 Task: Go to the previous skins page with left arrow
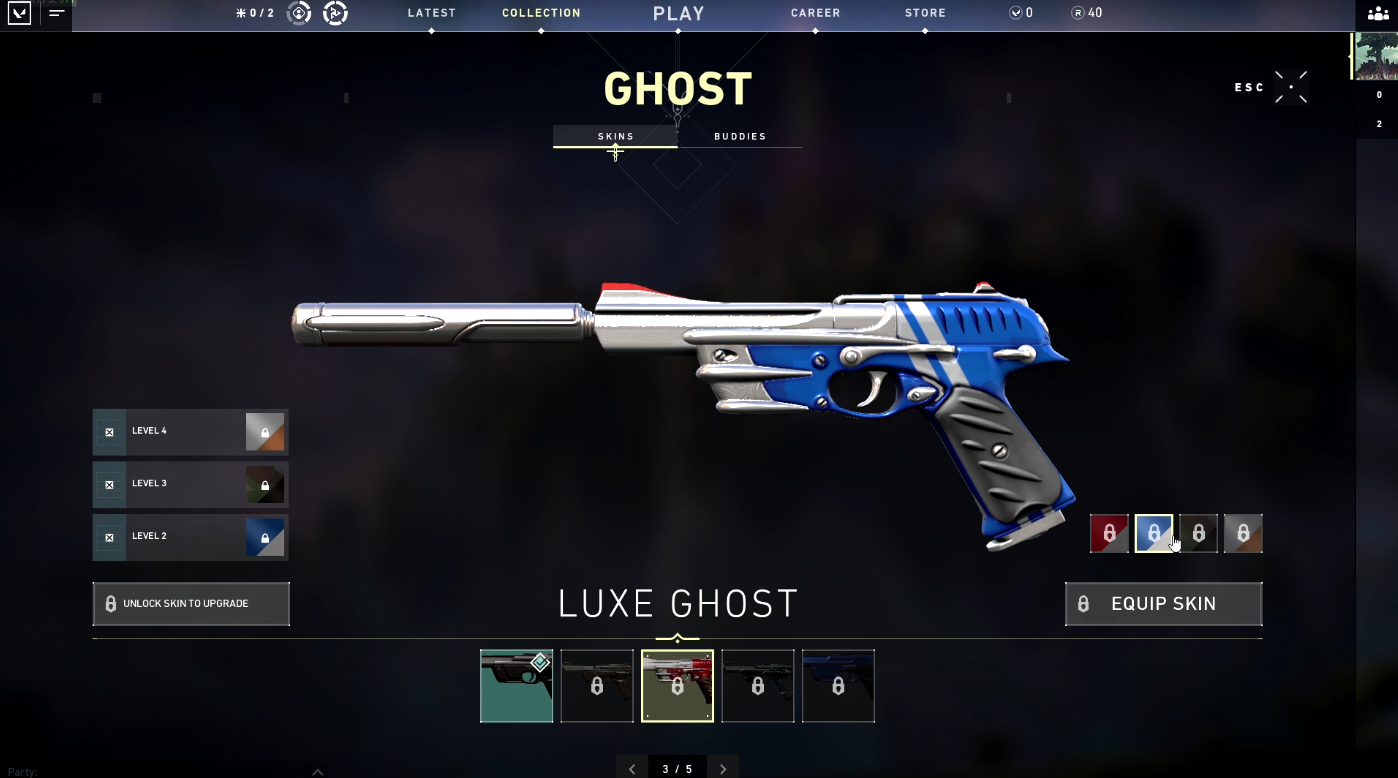(x=632, y=767)
